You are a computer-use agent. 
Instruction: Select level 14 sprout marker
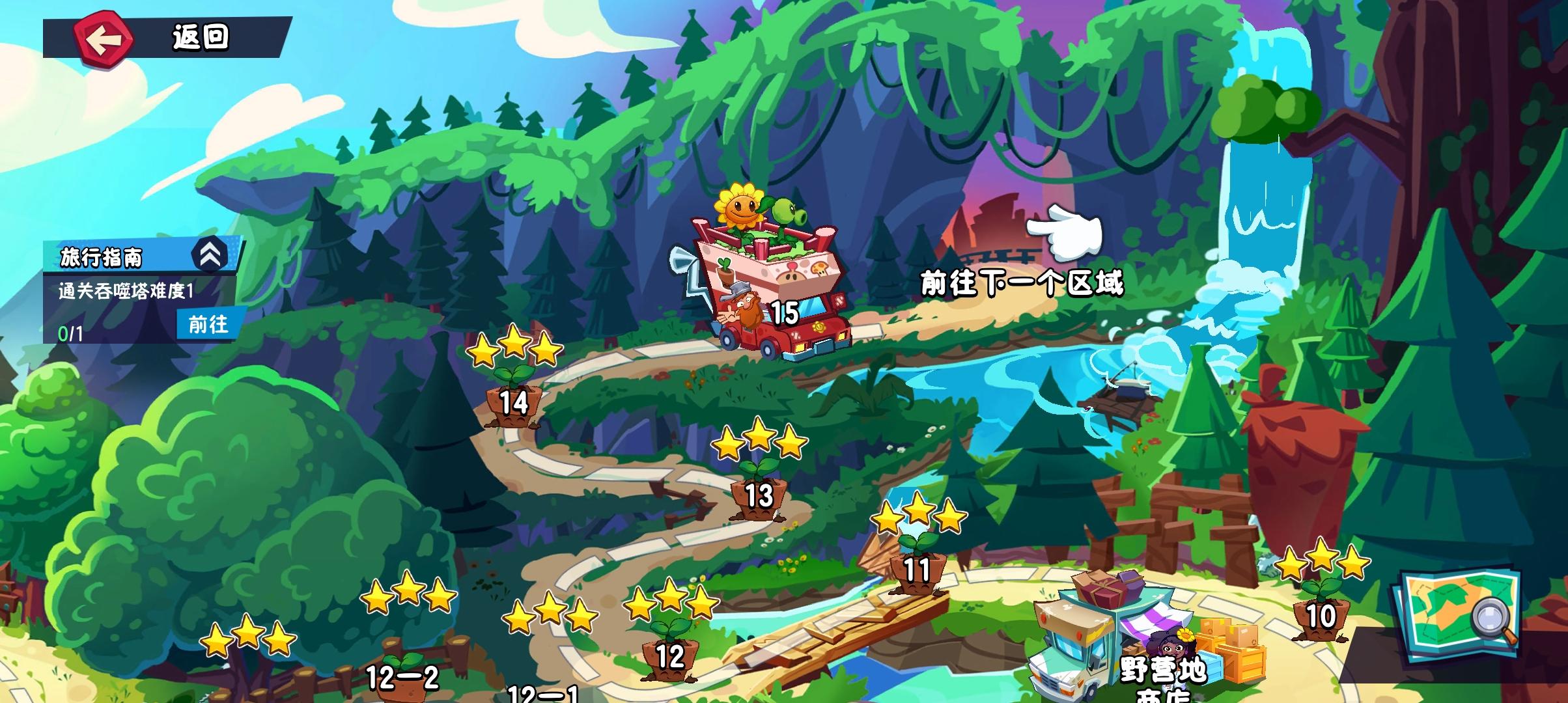pos(514,404)
